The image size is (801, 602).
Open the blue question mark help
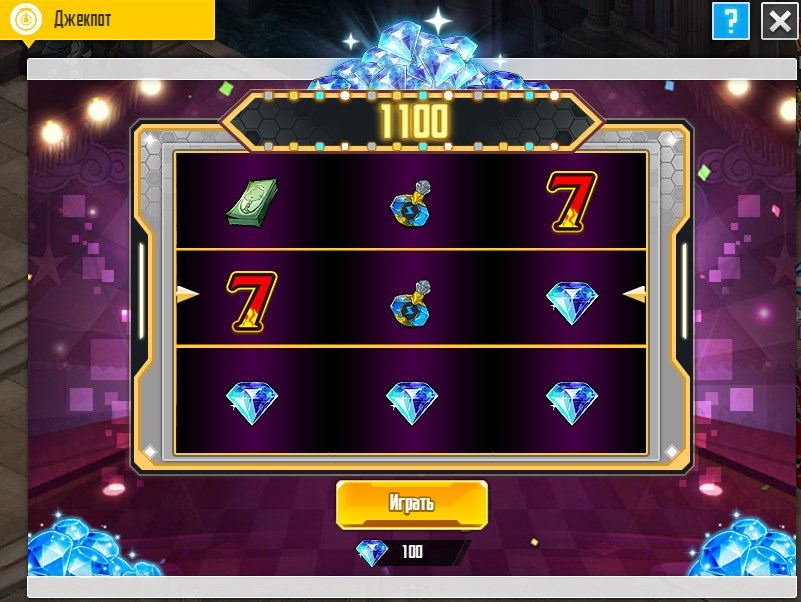[x=731, y=21]
